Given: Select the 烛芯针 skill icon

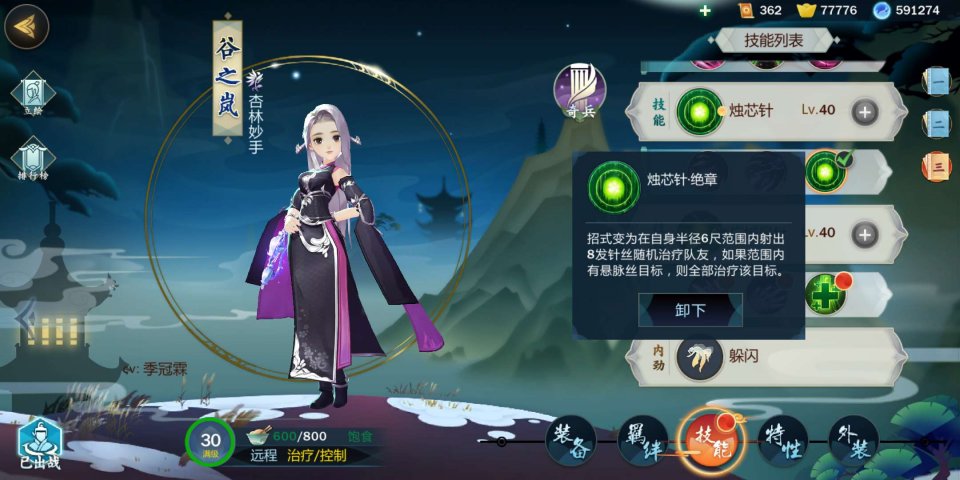Looking at the screenshot, I should click(699, 111).
